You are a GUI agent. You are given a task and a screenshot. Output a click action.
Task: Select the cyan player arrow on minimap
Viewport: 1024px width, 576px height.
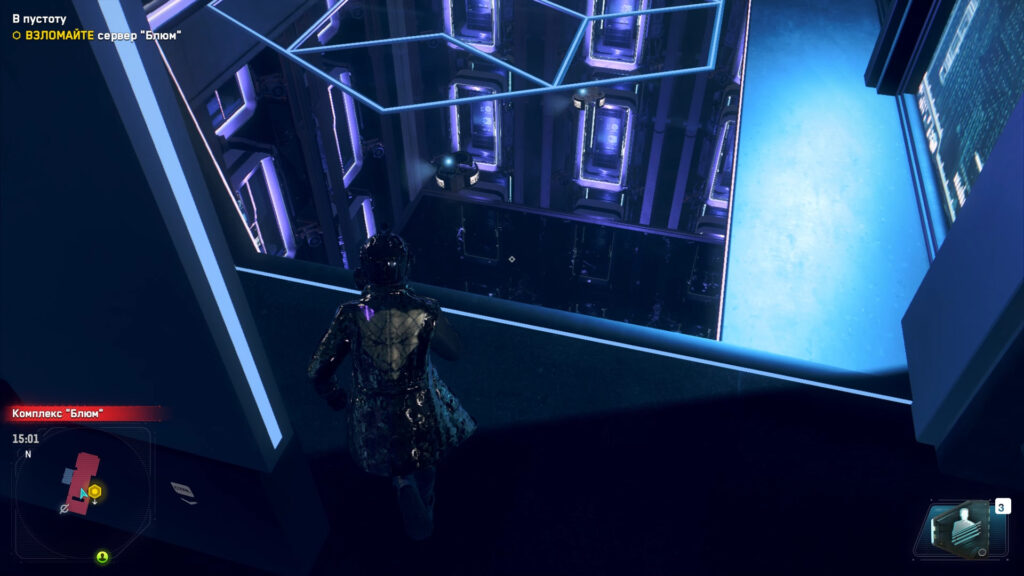84,493
